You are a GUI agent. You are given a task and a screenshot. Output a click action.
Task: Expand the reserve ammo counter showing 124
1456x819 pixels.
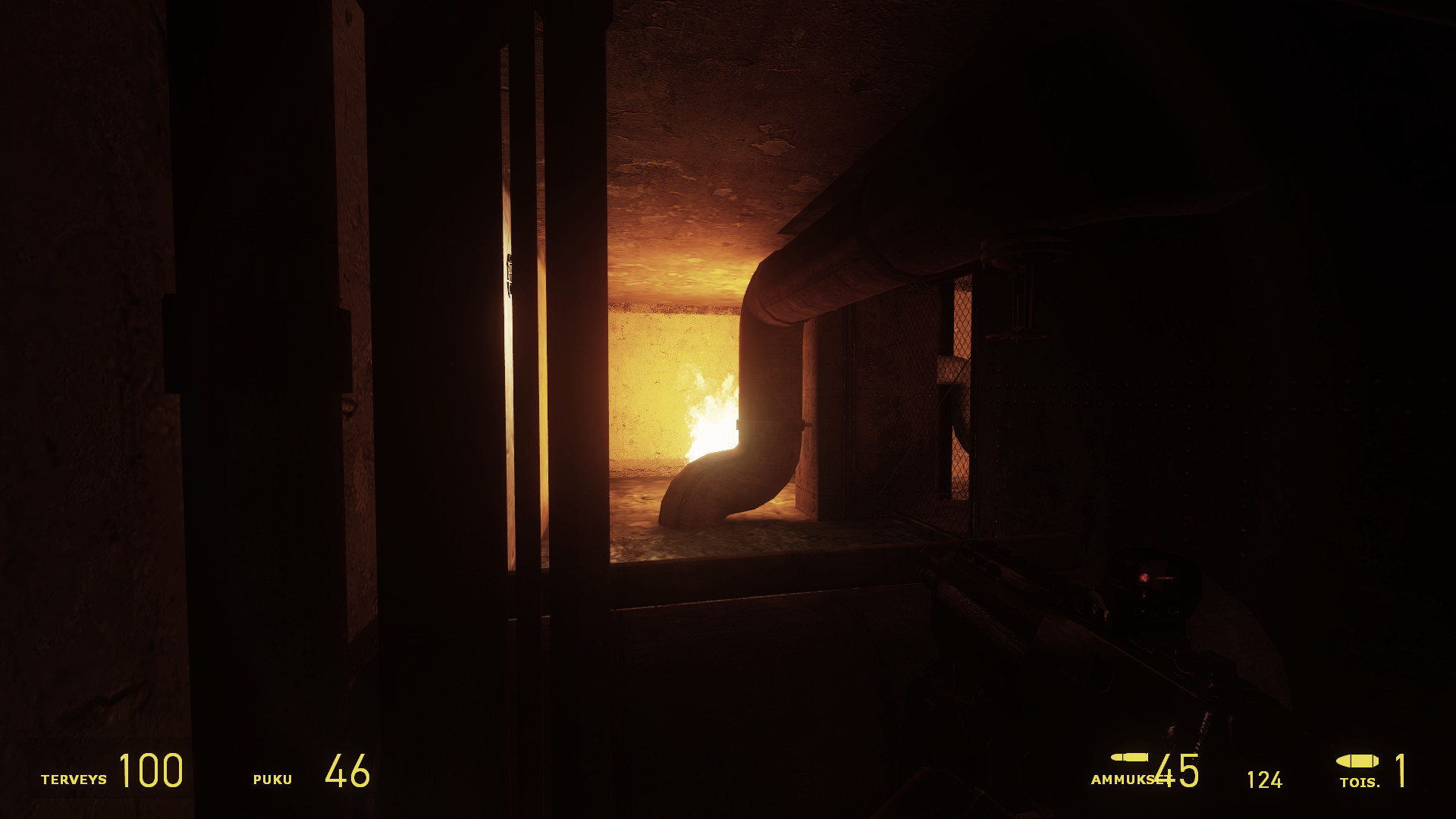(1265, 777)
